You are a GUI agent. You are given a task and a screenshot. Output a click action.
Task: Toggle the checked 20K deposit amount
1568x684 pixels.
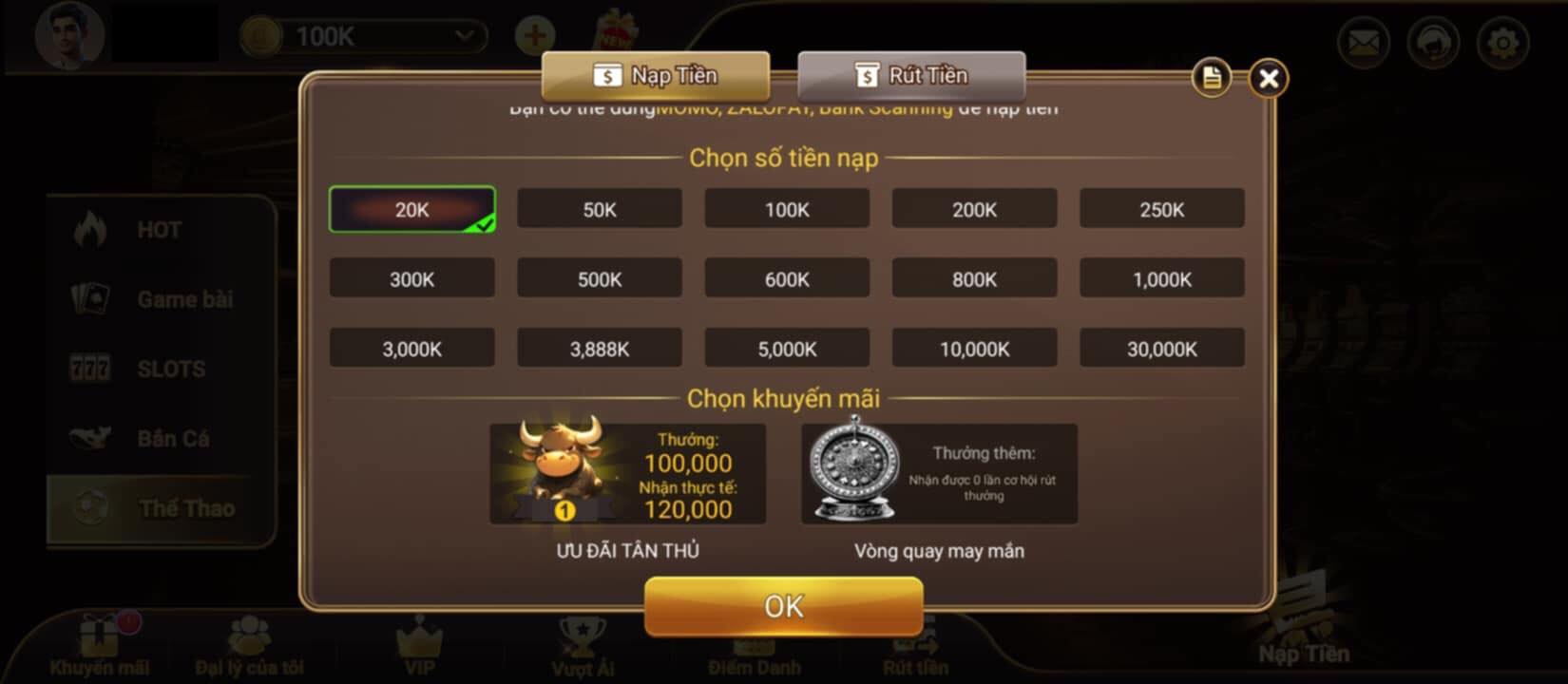(411, 208)
